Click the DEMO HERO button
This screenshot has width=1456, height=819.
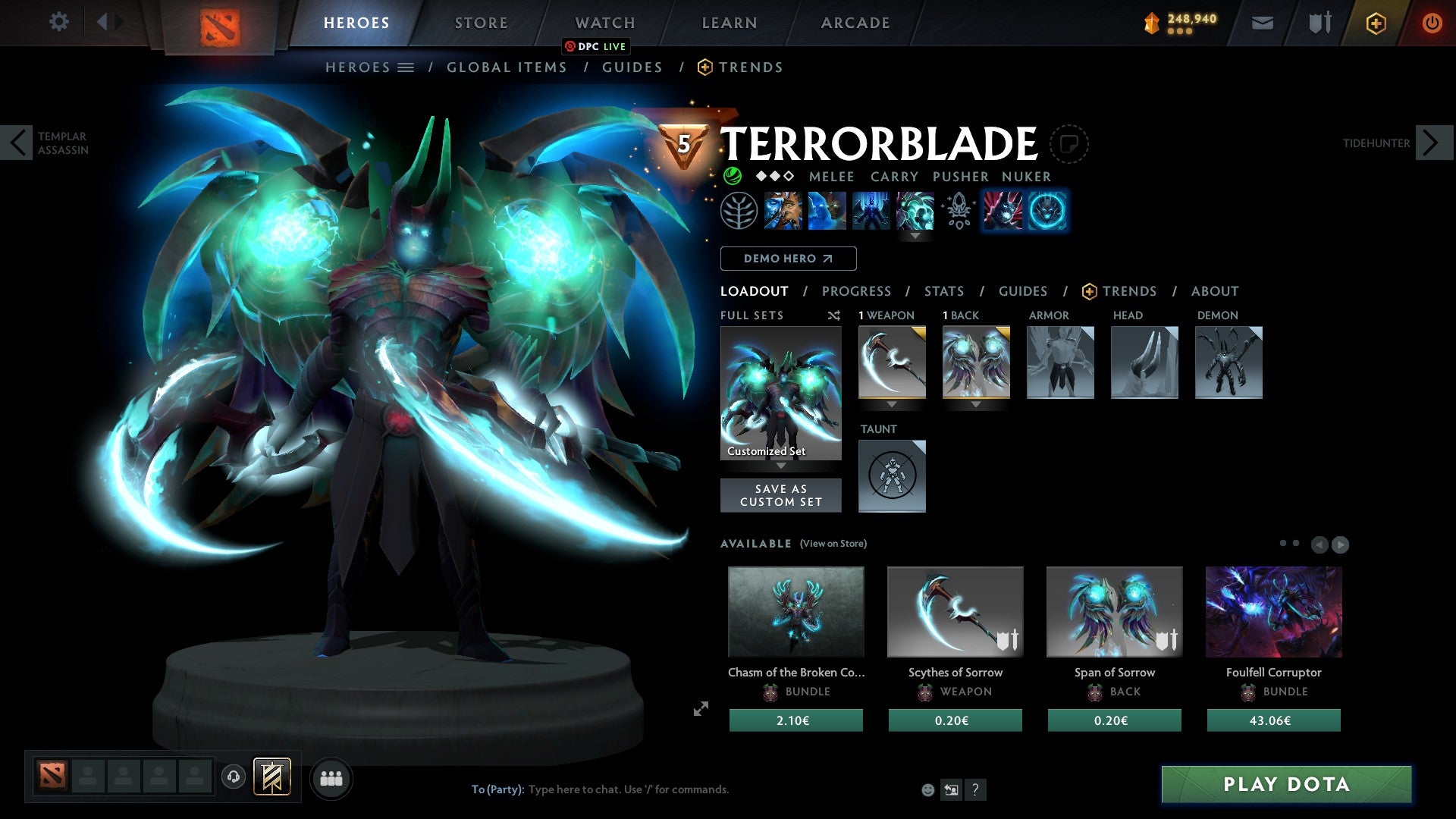[x=789, y=259]
